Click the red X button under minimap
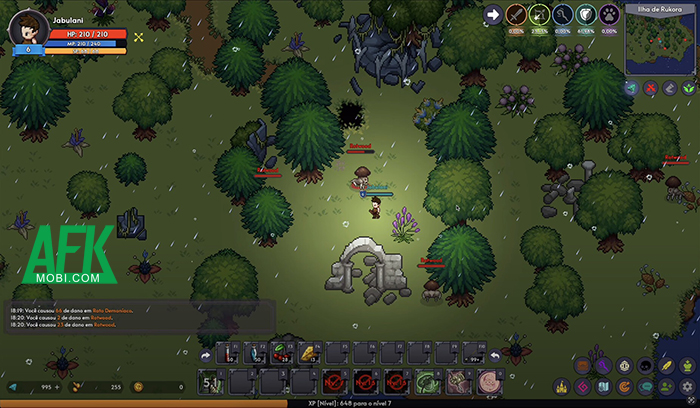 650,88
